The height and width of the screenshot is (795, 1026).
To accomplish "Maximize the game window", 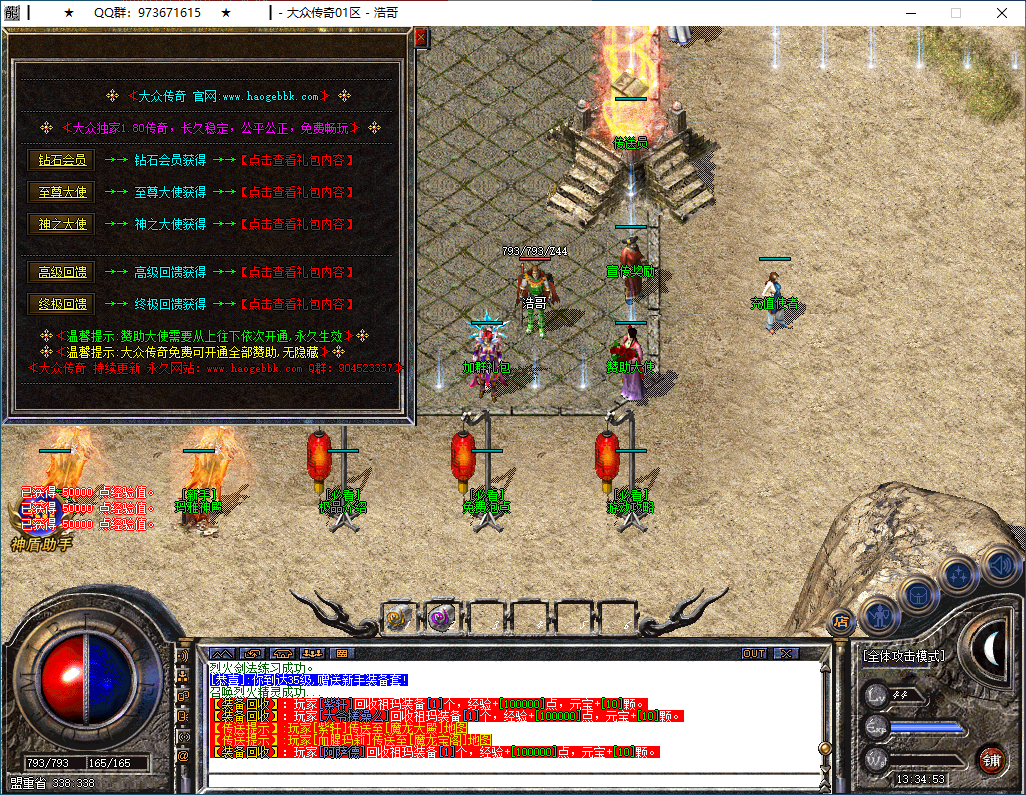I will pyautogui.click(x=955, y=13).
